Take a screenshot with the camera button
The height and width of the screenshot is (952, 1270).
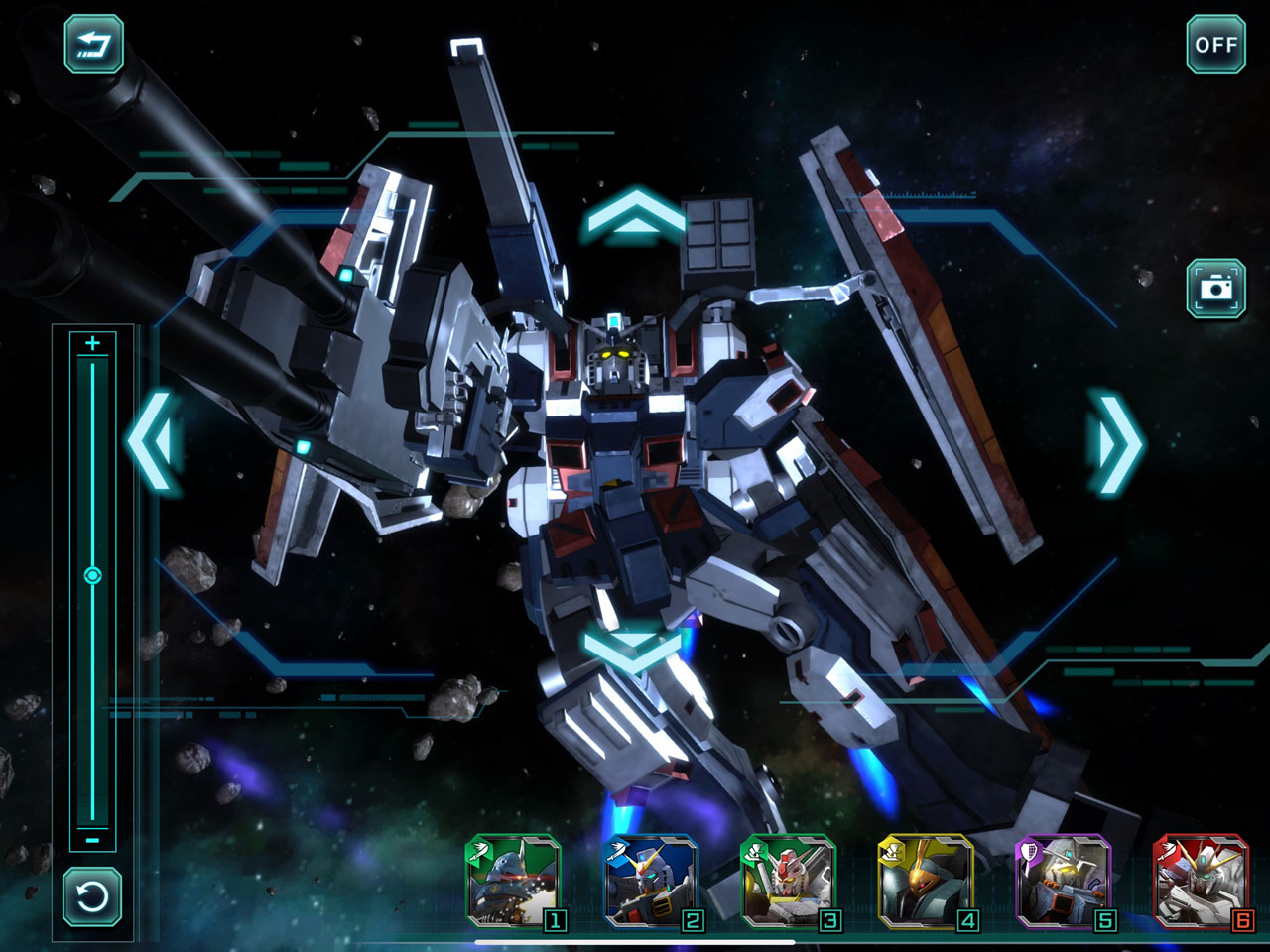coord(1215,289)
